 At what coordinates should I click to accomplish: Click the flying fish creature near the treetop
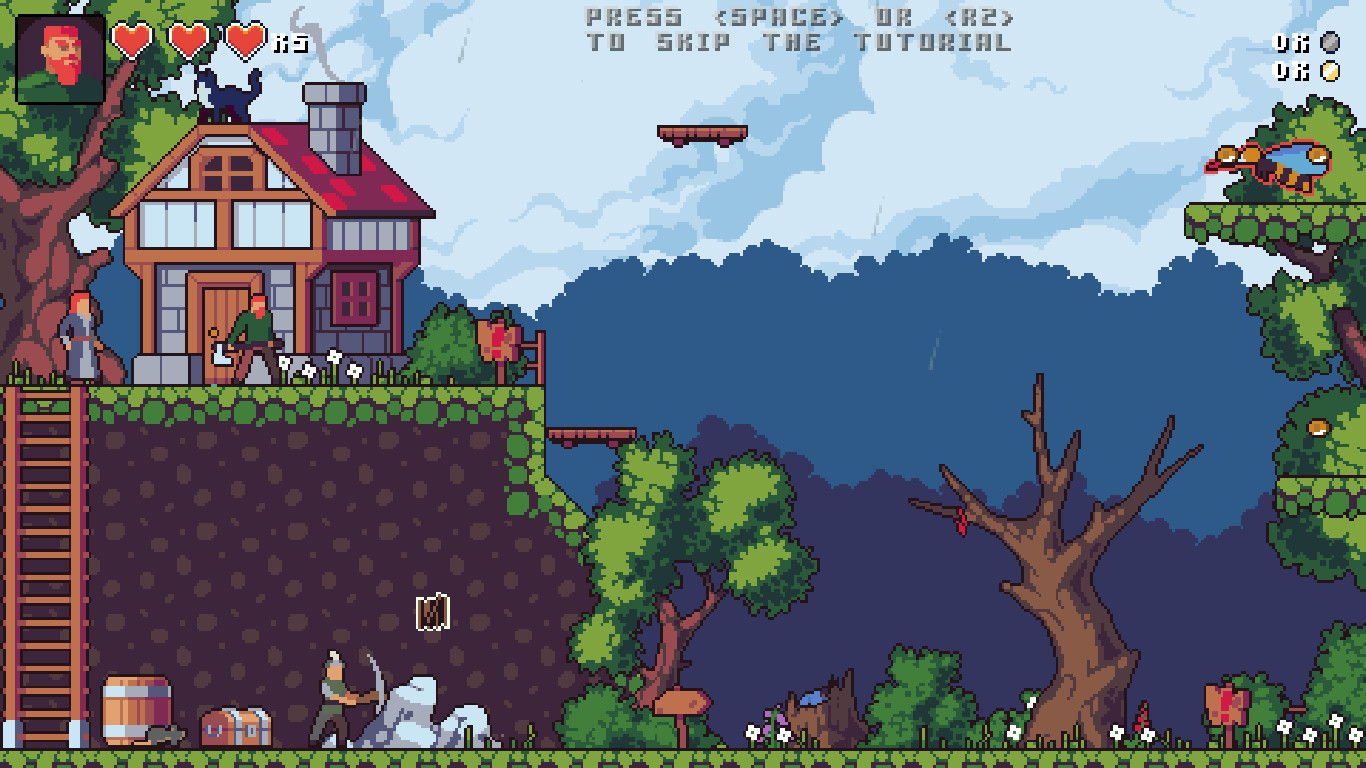pyautogui.click(x=1267, y=163)
